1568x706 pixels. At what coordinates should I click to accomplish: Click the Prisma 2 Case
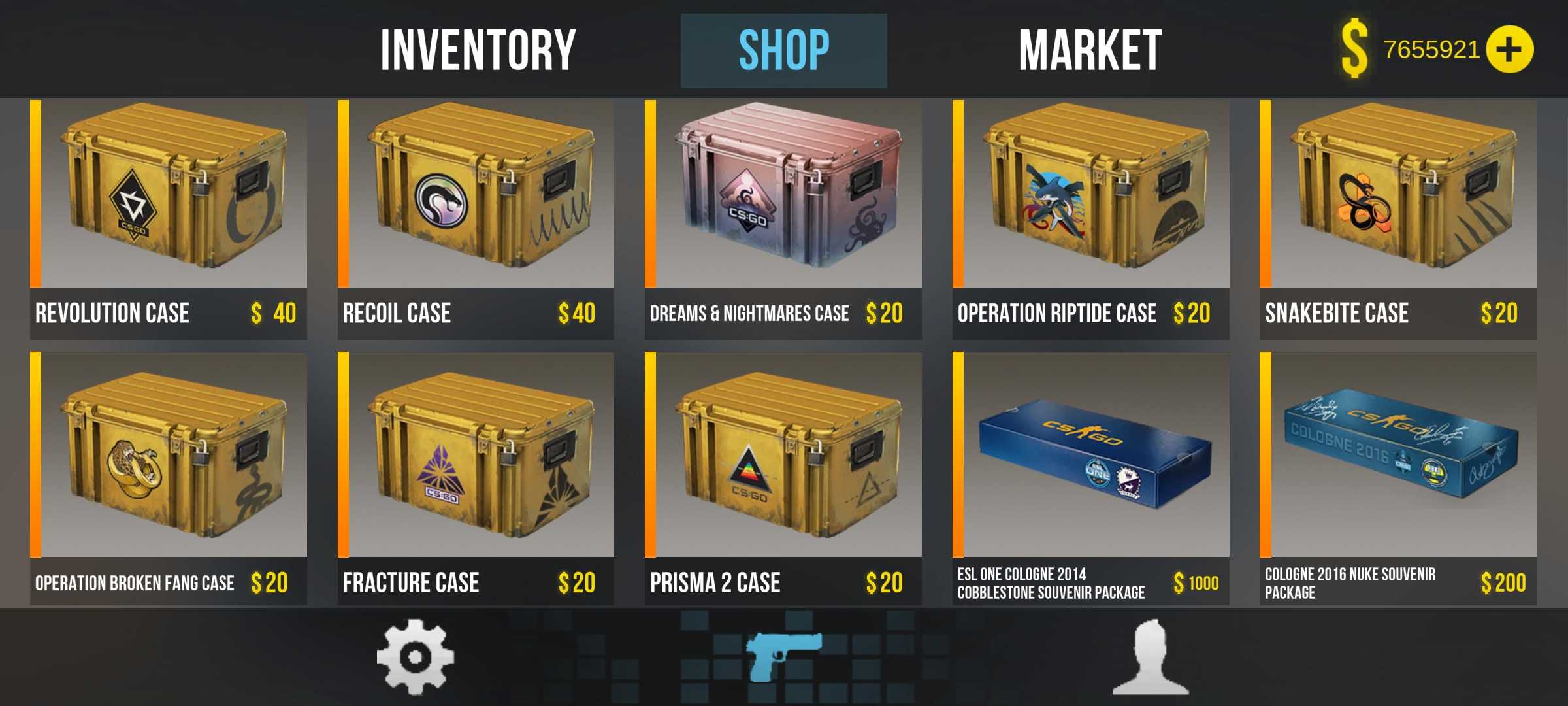(x=783, y=478)
